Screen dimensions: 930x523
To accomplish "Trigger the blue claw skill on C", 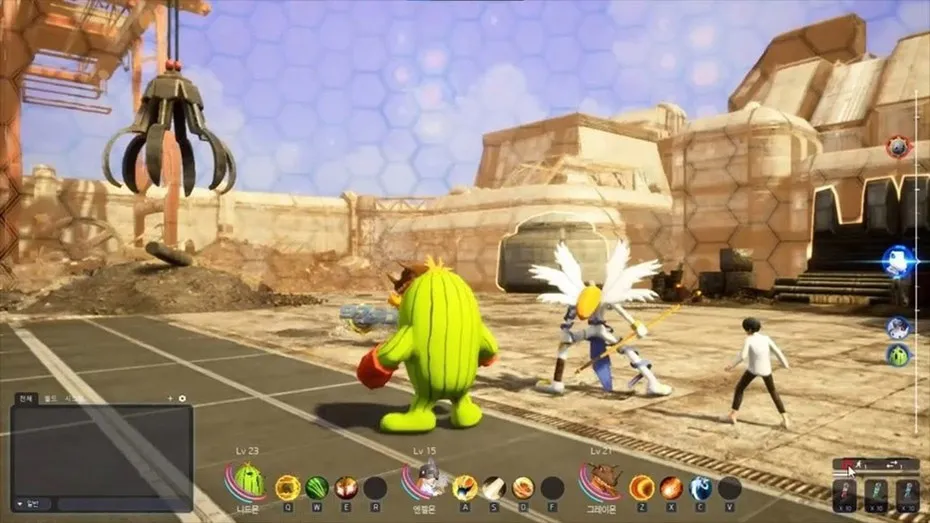I will pos(701,487).
